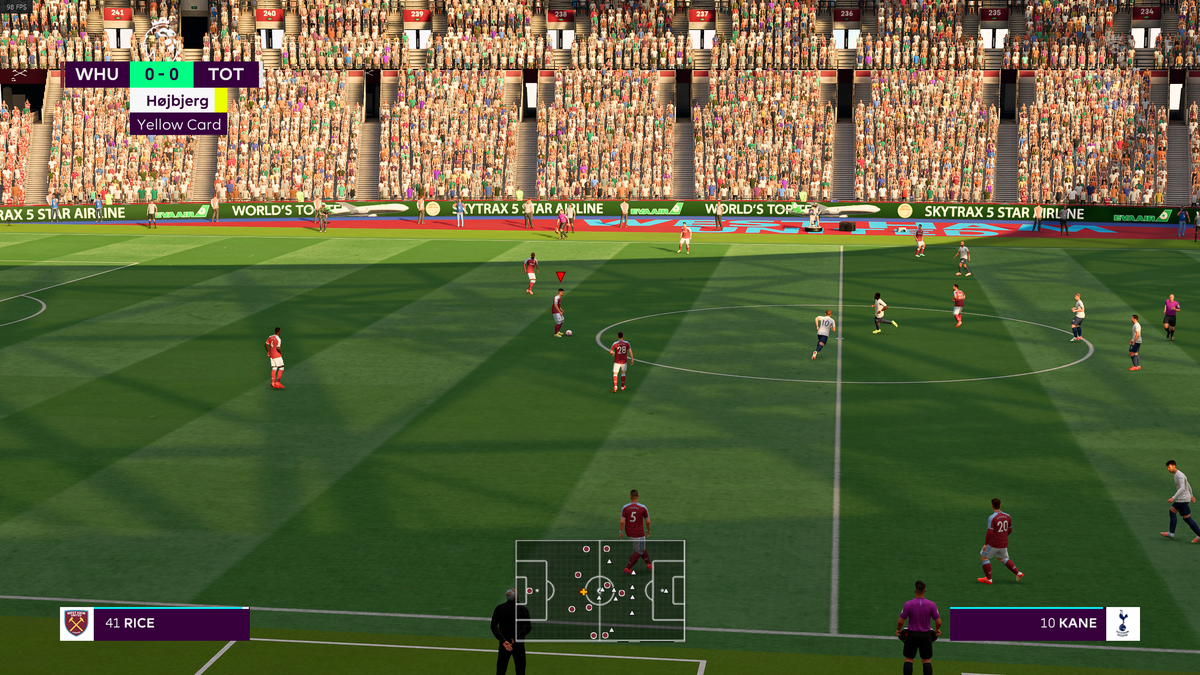Click the pitch radar minimap
Screen dimensions: 1200x675
point(600,590)
